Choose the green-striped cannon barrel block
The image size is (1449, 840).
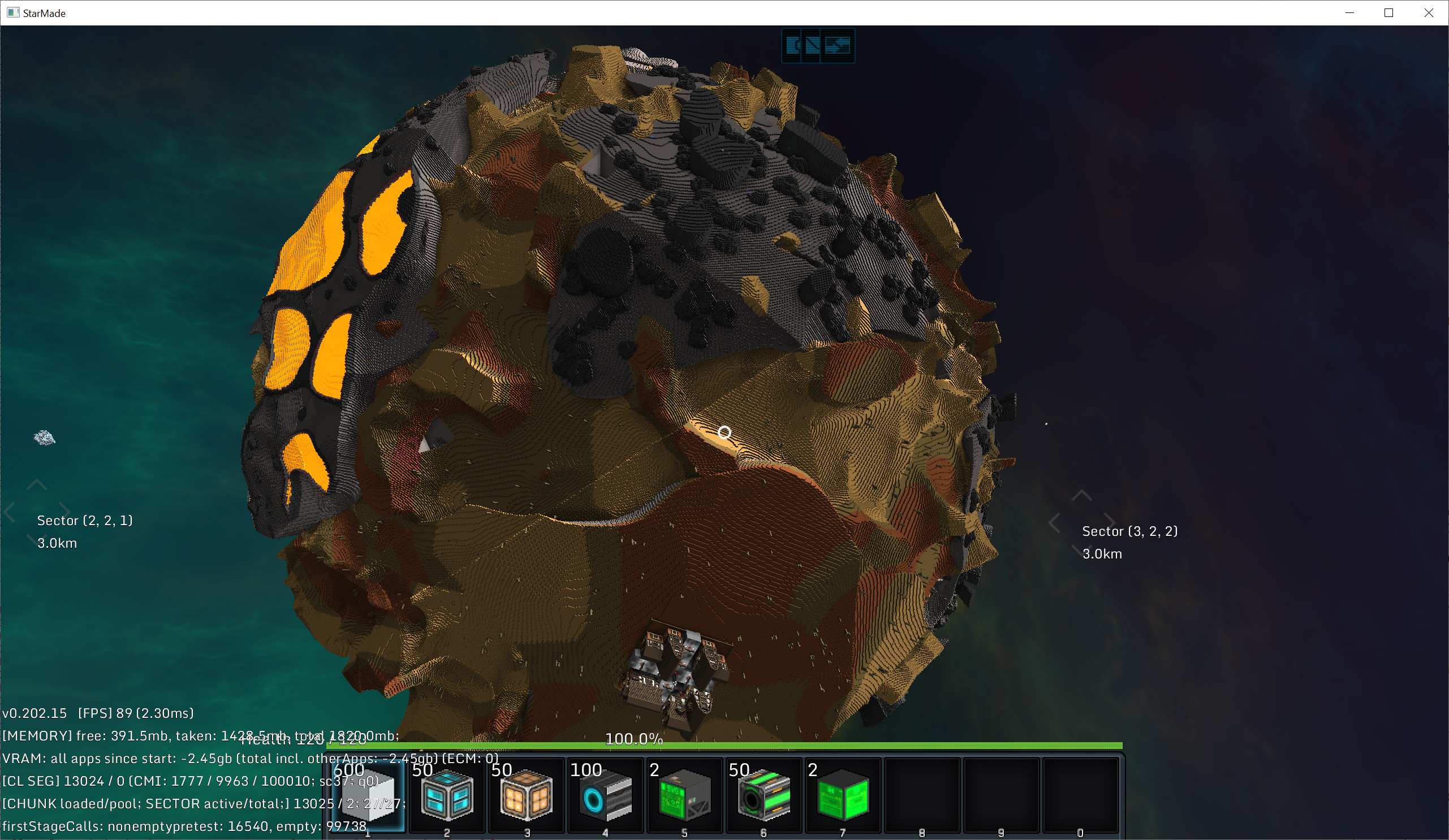point(764,796)
